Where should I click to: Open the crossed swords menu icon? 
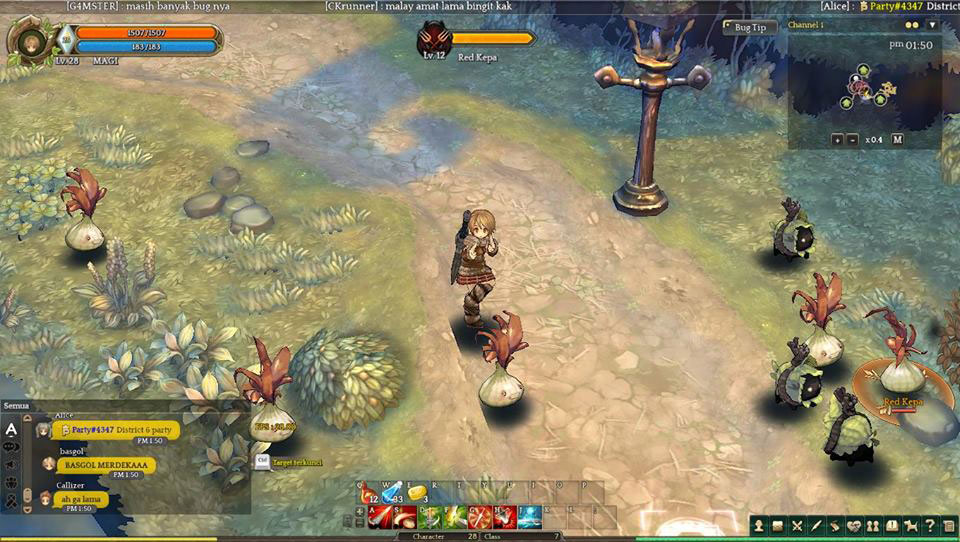[x=797, y=525]
